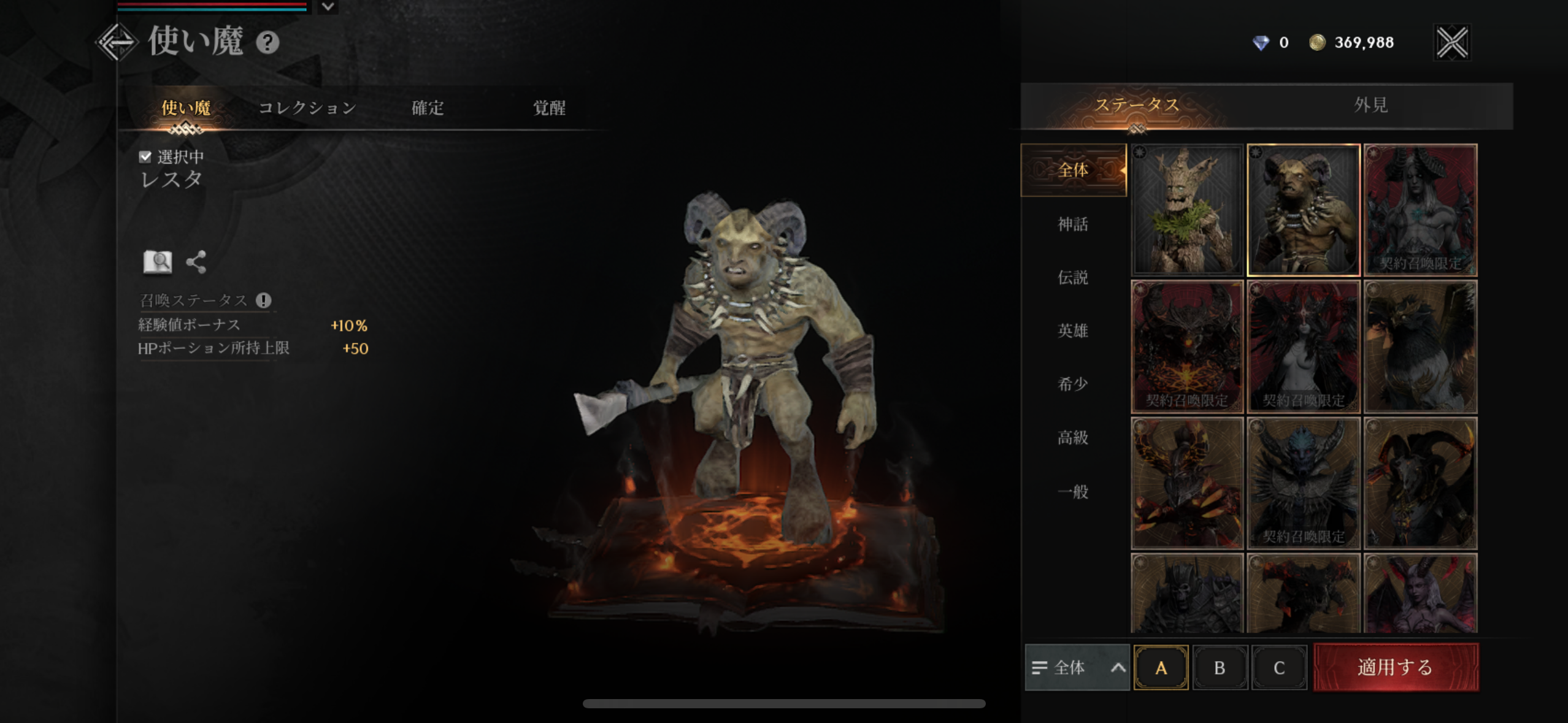Apply with the red 適用する button
The image size is (1568, 723).
coord(1396,667)
